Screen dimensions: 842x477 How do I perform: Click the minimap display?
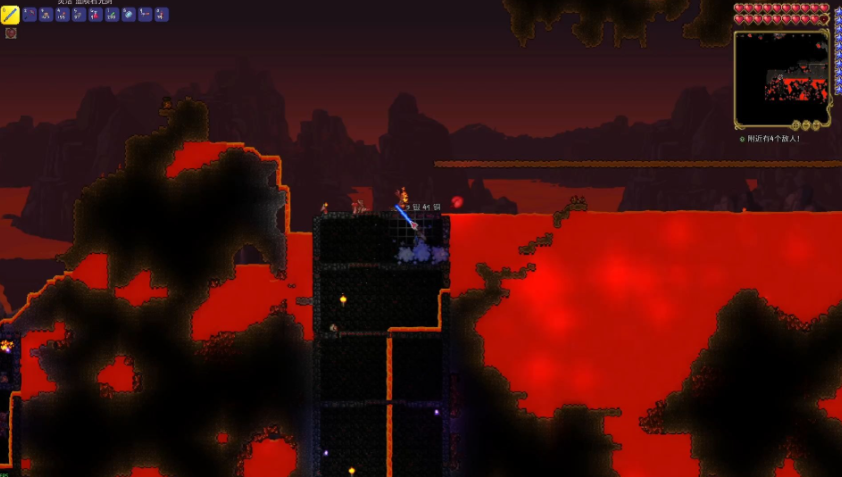click(781, 78)
